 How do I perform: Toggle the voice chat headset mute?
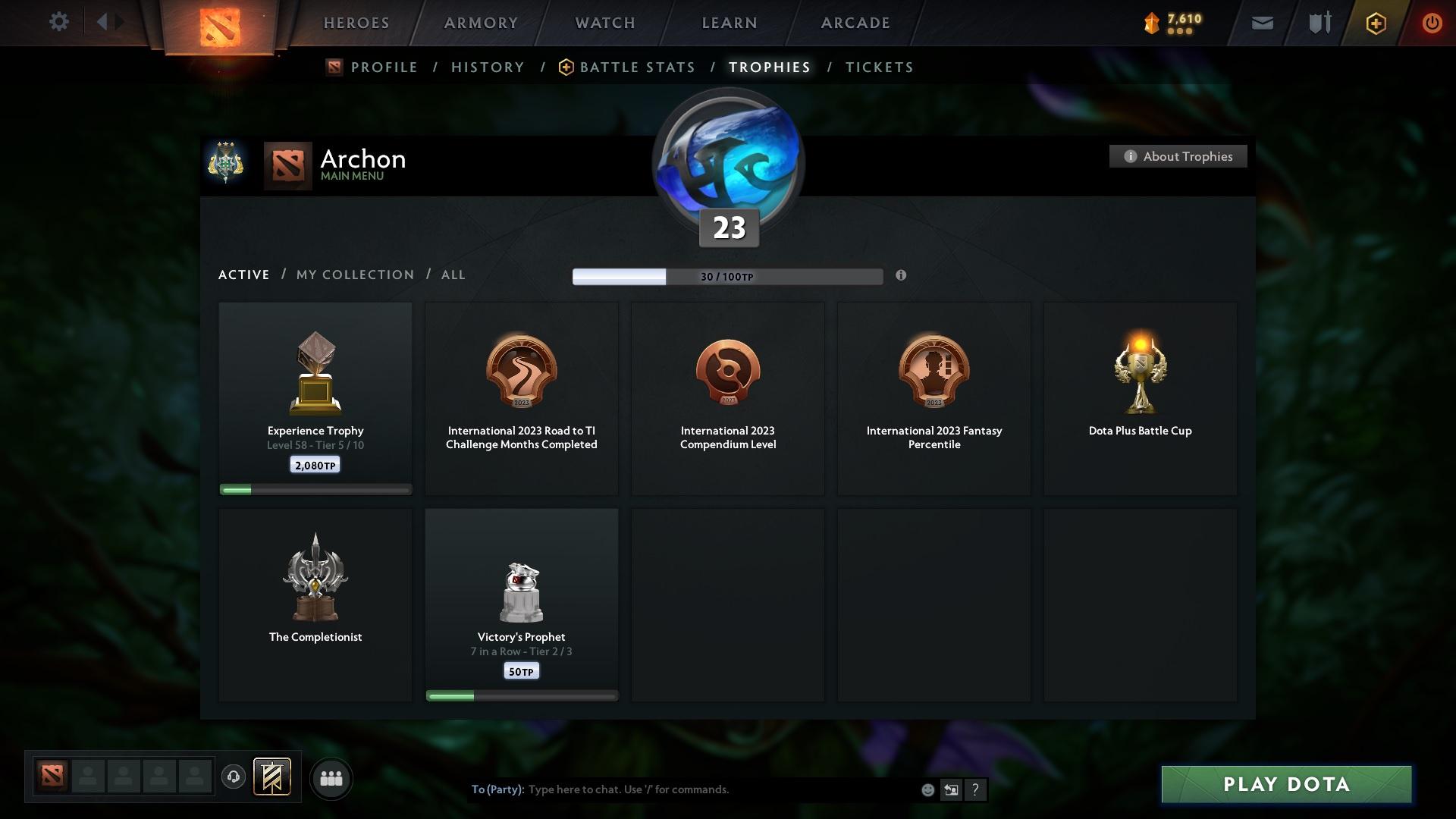click(x=233, y=778)
